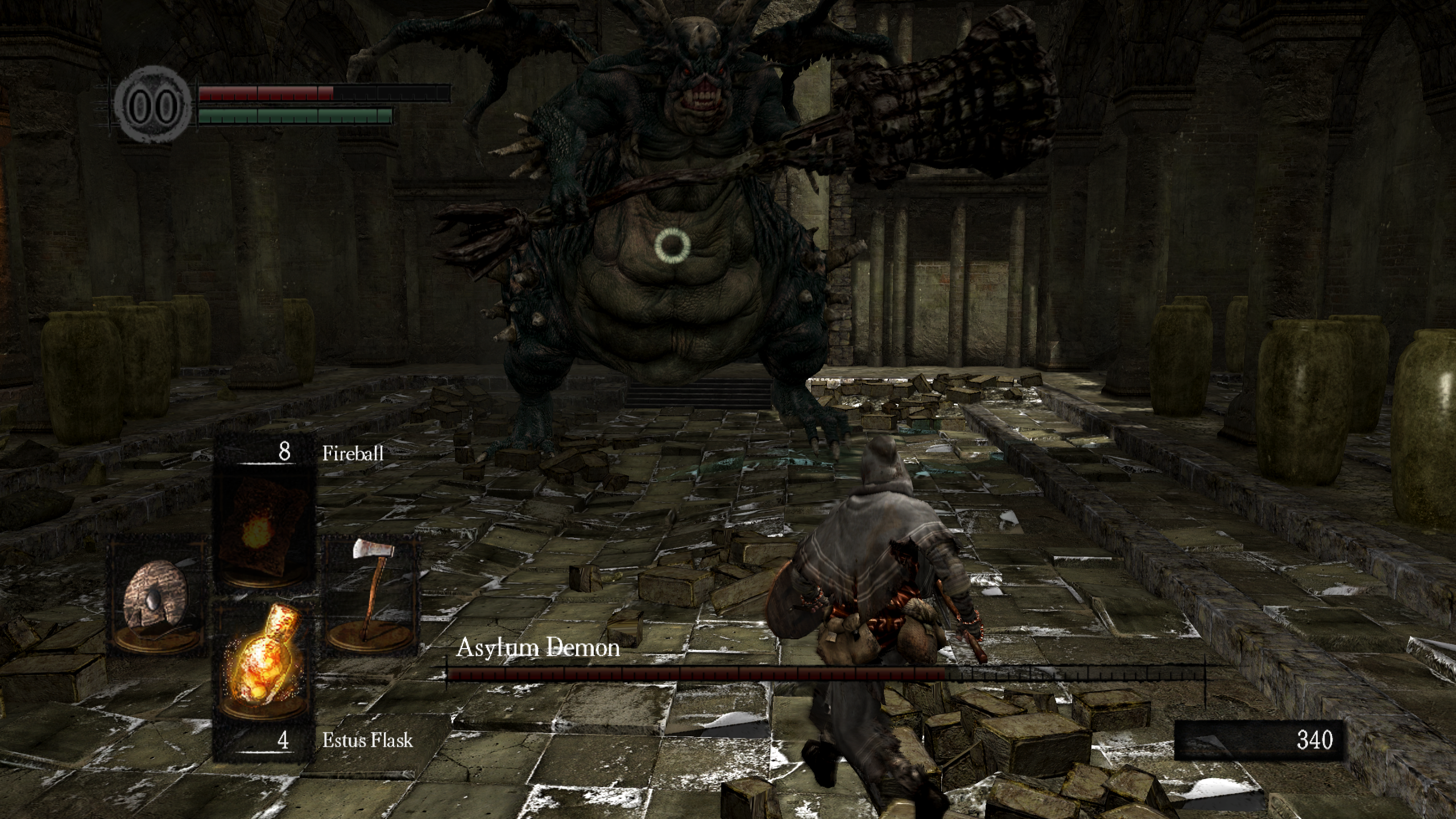Select the hand axe weapon slot
Viewport: 1456px width, 819px height.
[x=371, y=597]
